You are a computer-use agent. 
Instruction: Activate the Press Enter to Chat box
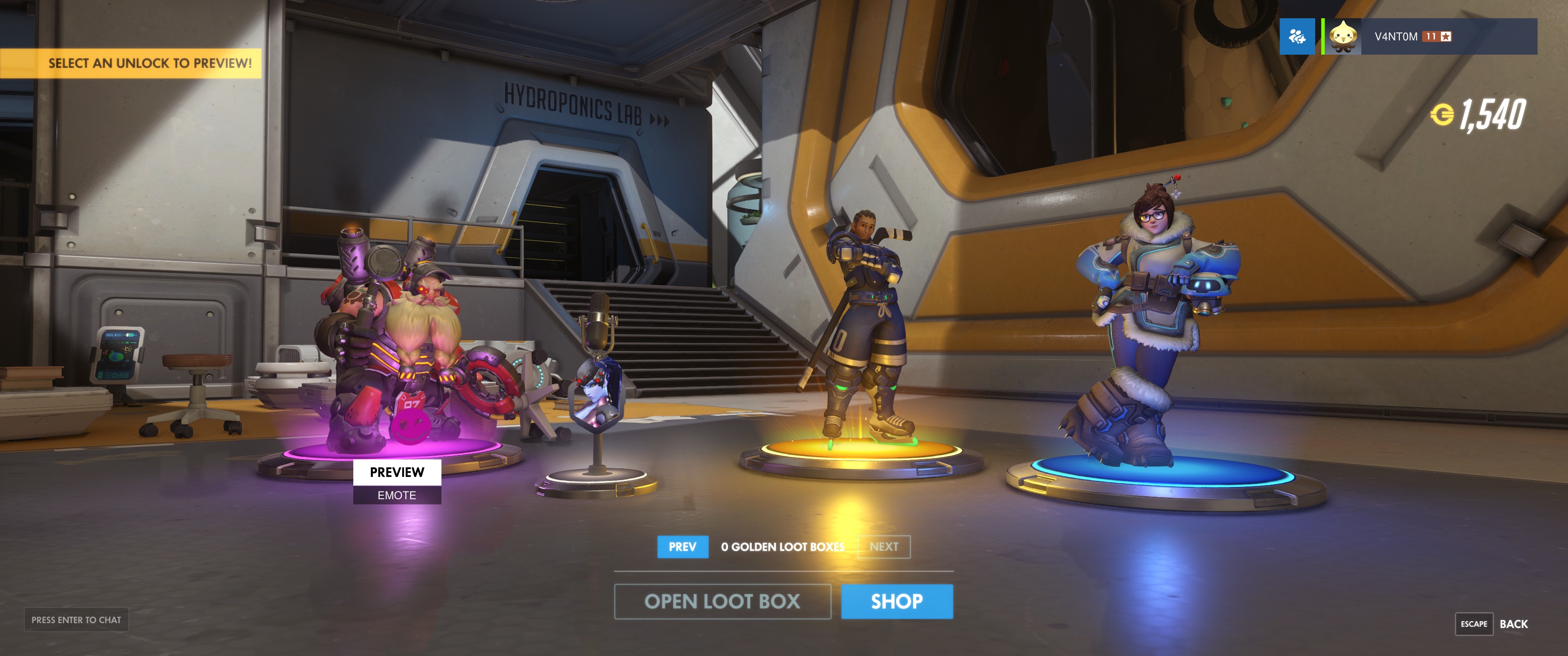pos(76,620)
